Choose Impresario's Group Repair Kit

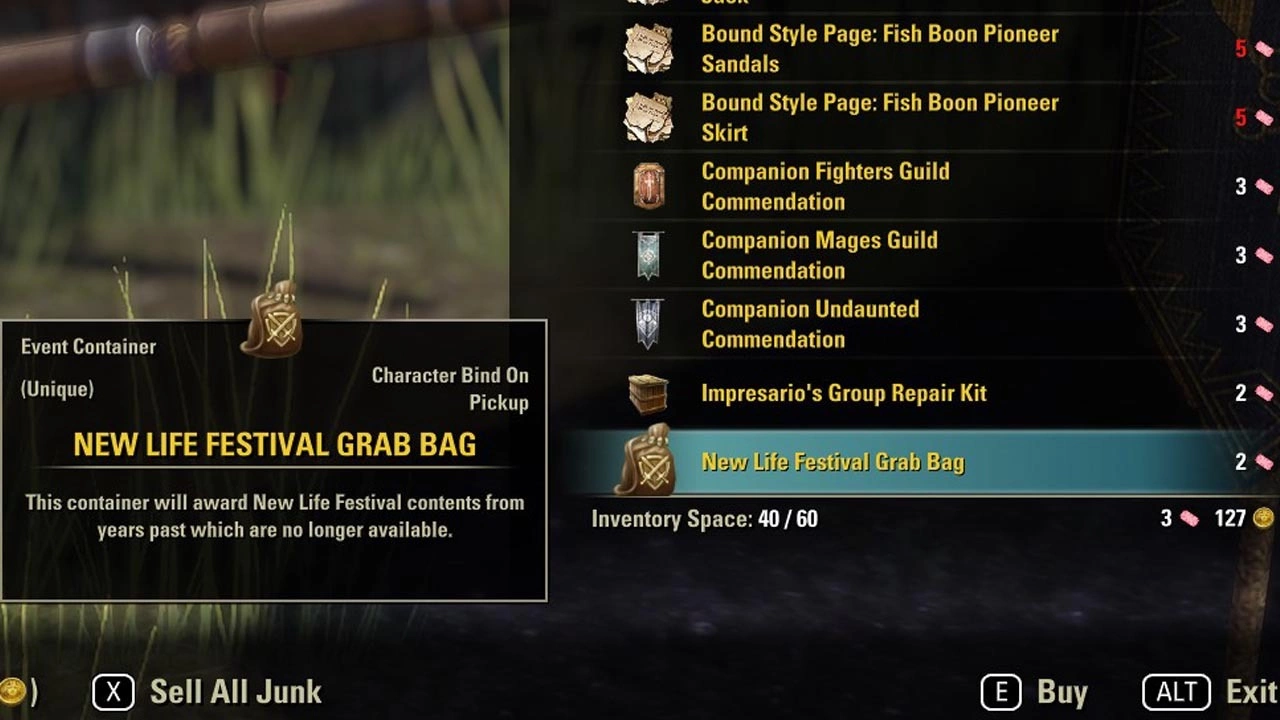pyautogui.click(x=843, y=393)
